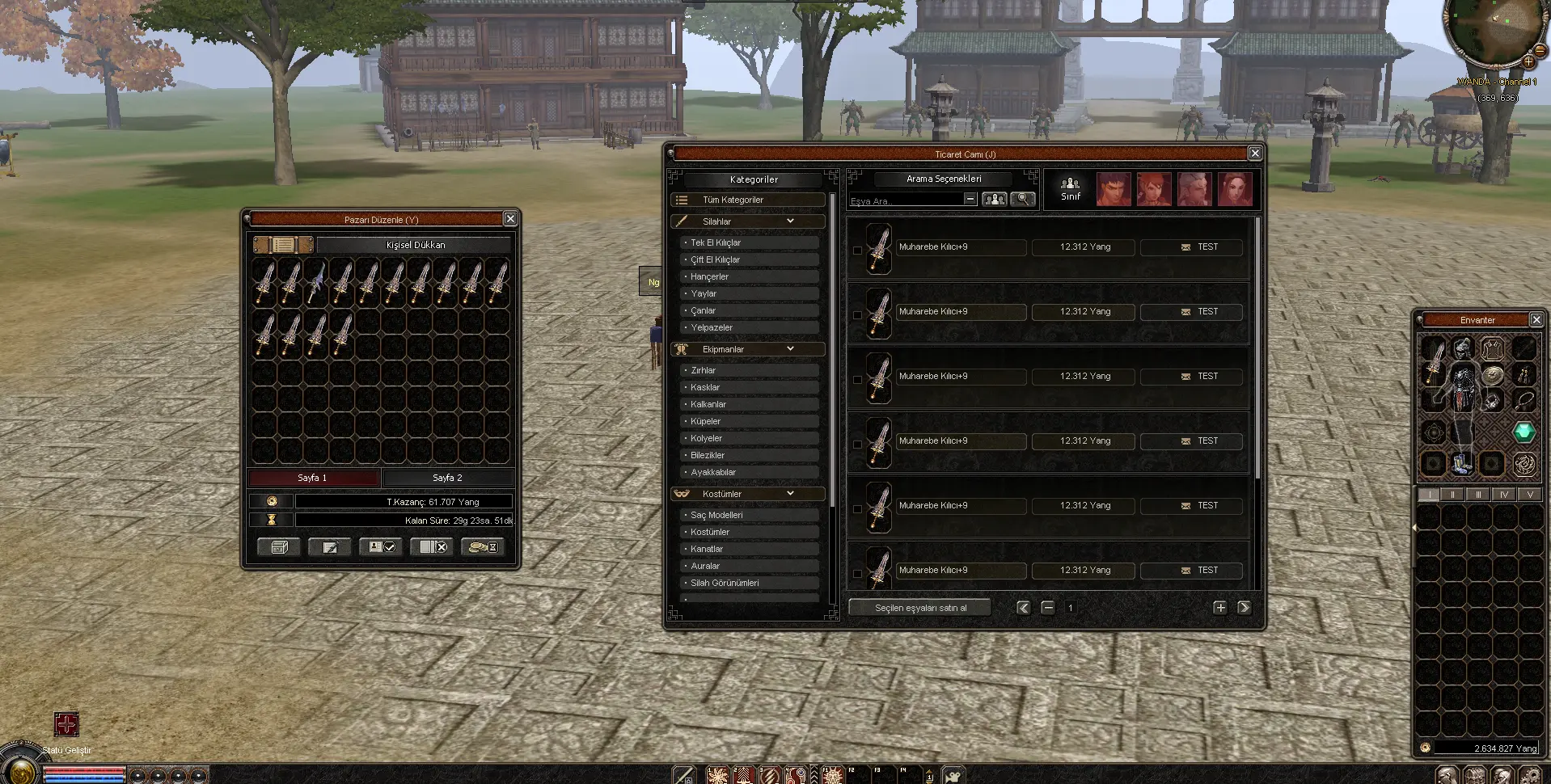Collapse the Ekipmanlar category
Image resolution: width=1551 pixels, height=784 pixels.
(x=790, y=349)
